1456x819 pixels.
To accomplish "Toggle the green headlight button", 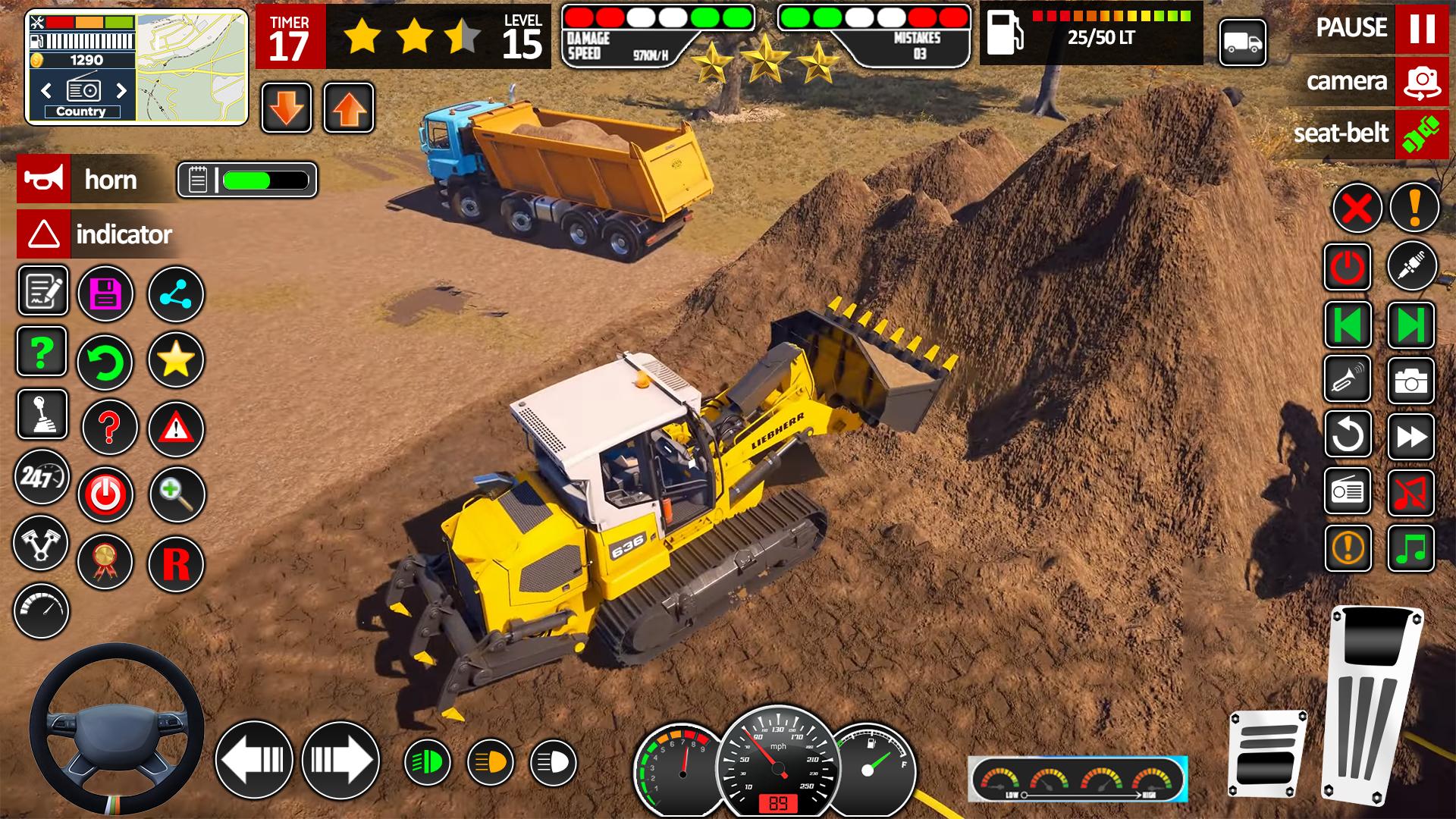I will [427, 762].
